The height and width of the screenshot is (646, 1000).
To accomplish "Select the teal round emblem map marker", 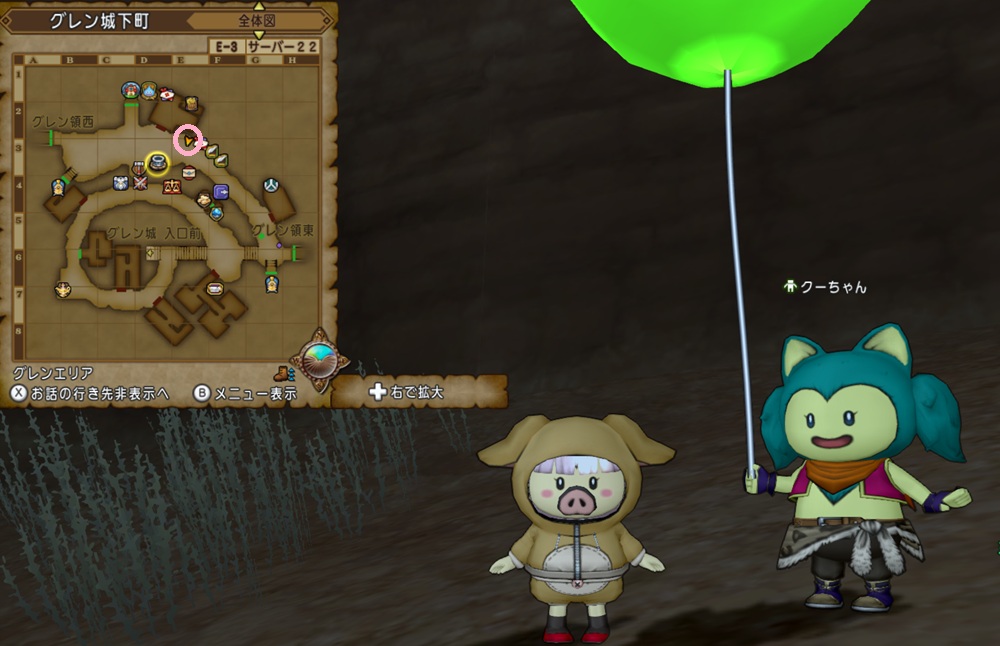I will tap(270, 185).
